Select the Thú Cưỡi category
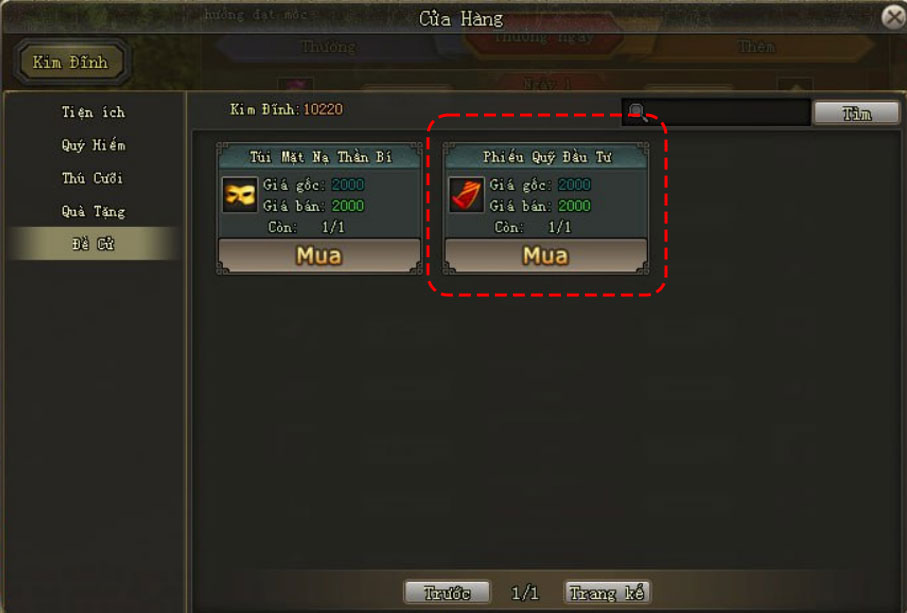Image resolution: width=907 pixels, height=613 pixels. click(x=93, y=178)
